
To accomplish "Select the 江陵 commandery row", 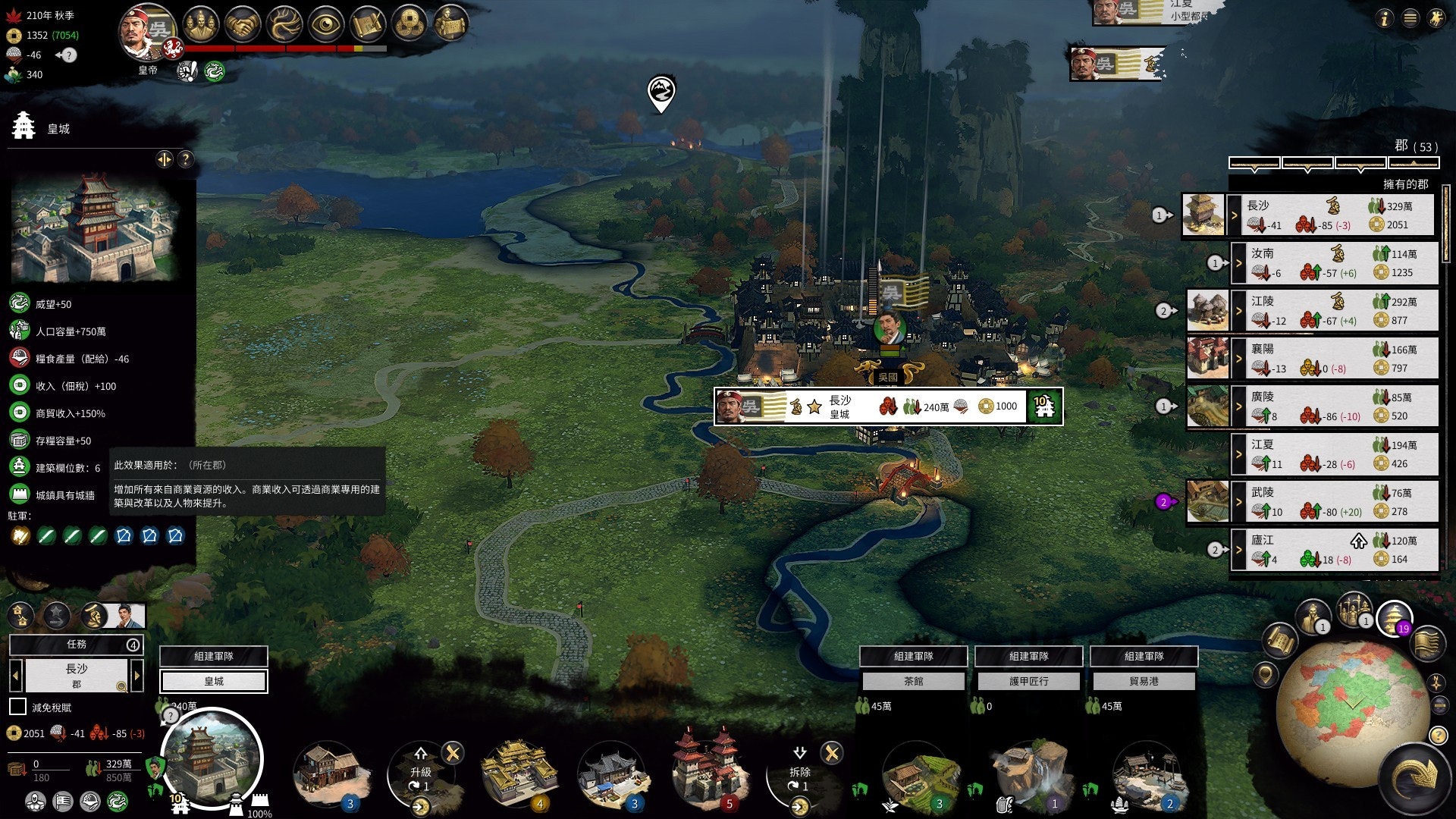I will pos(1335,311).
